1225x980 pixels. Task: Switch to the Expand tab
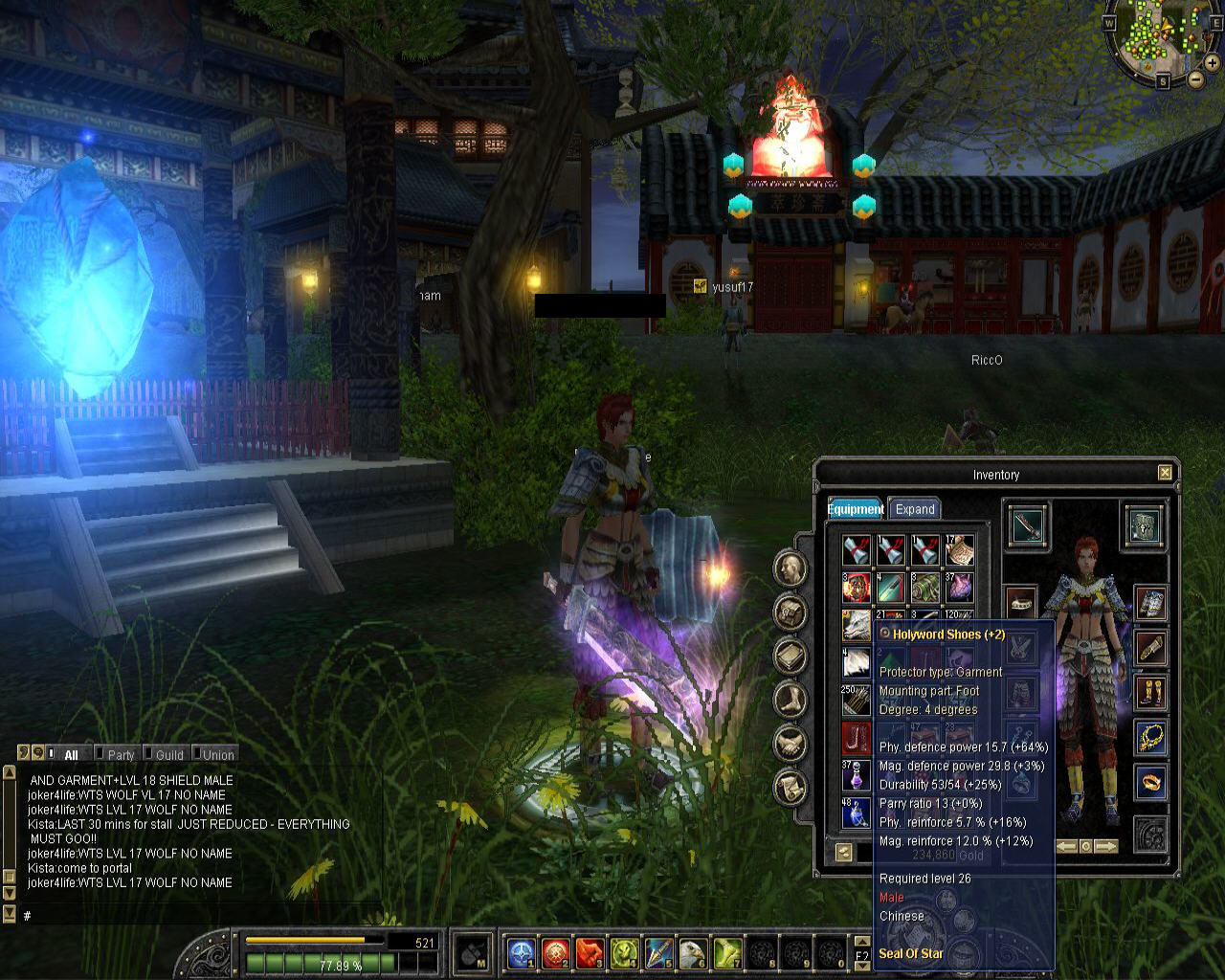click(x=914, y=509)
